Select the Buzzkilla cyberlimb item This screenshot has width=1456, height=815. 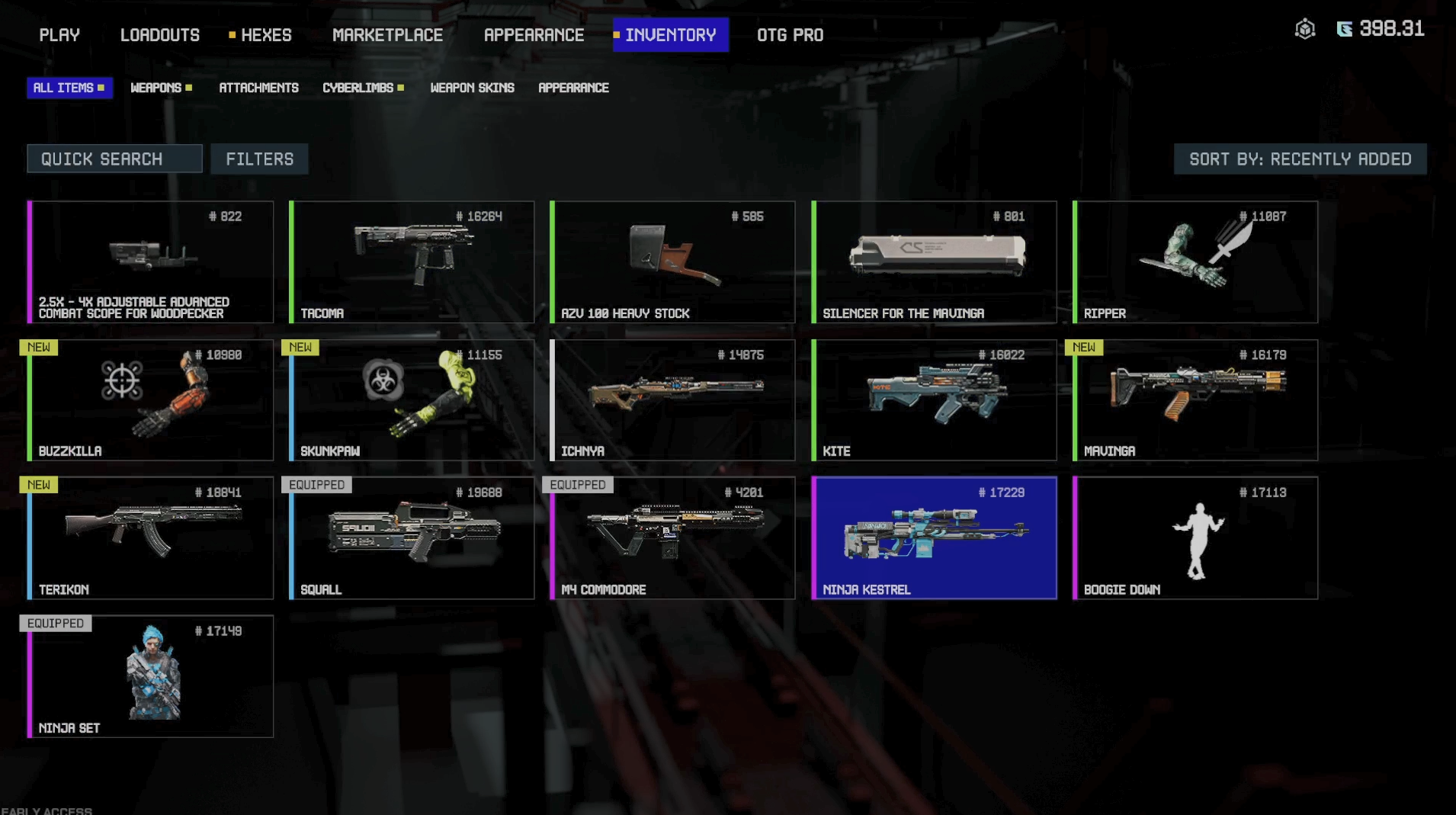150,400
